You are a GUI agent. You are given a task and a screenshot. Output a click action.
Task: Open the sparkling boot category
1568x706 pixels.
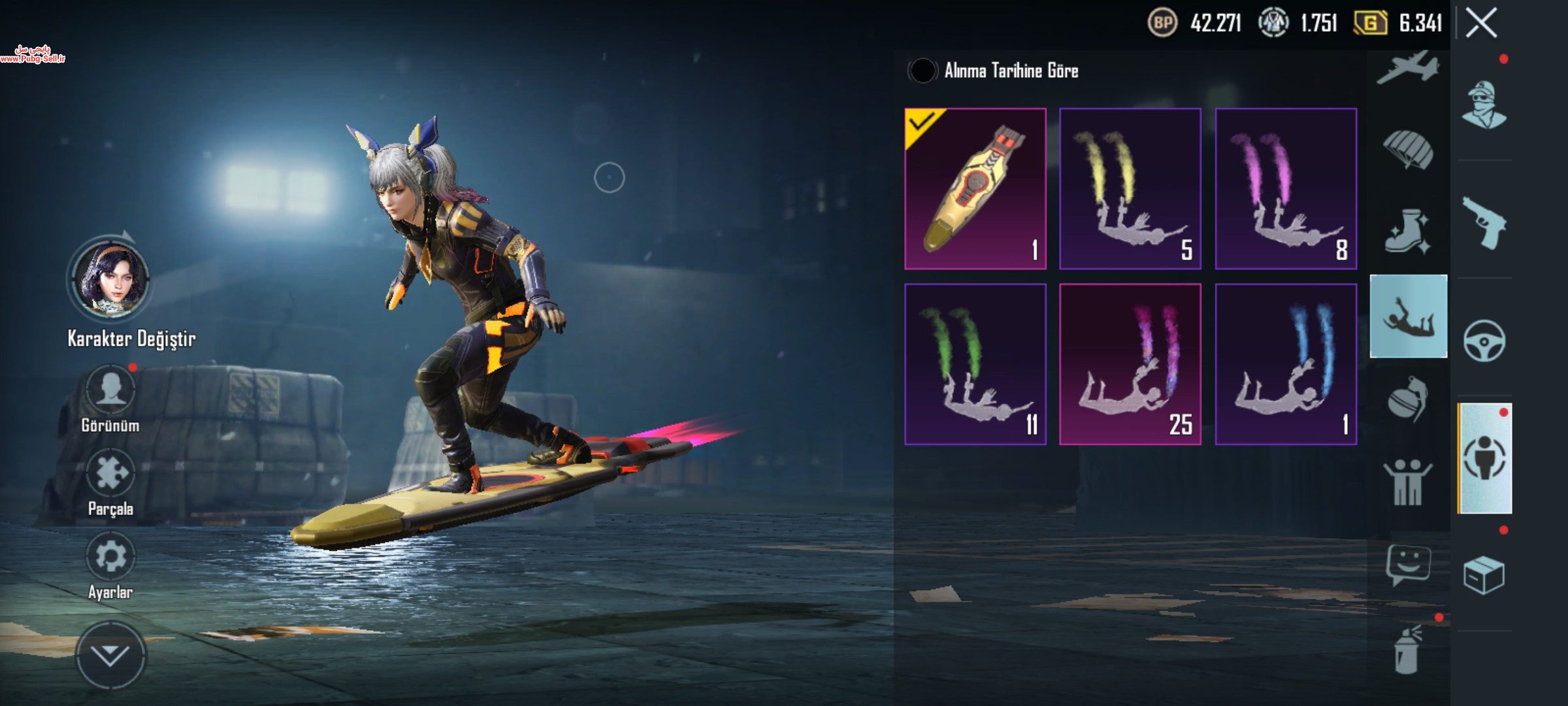[x=1408, y=232]
